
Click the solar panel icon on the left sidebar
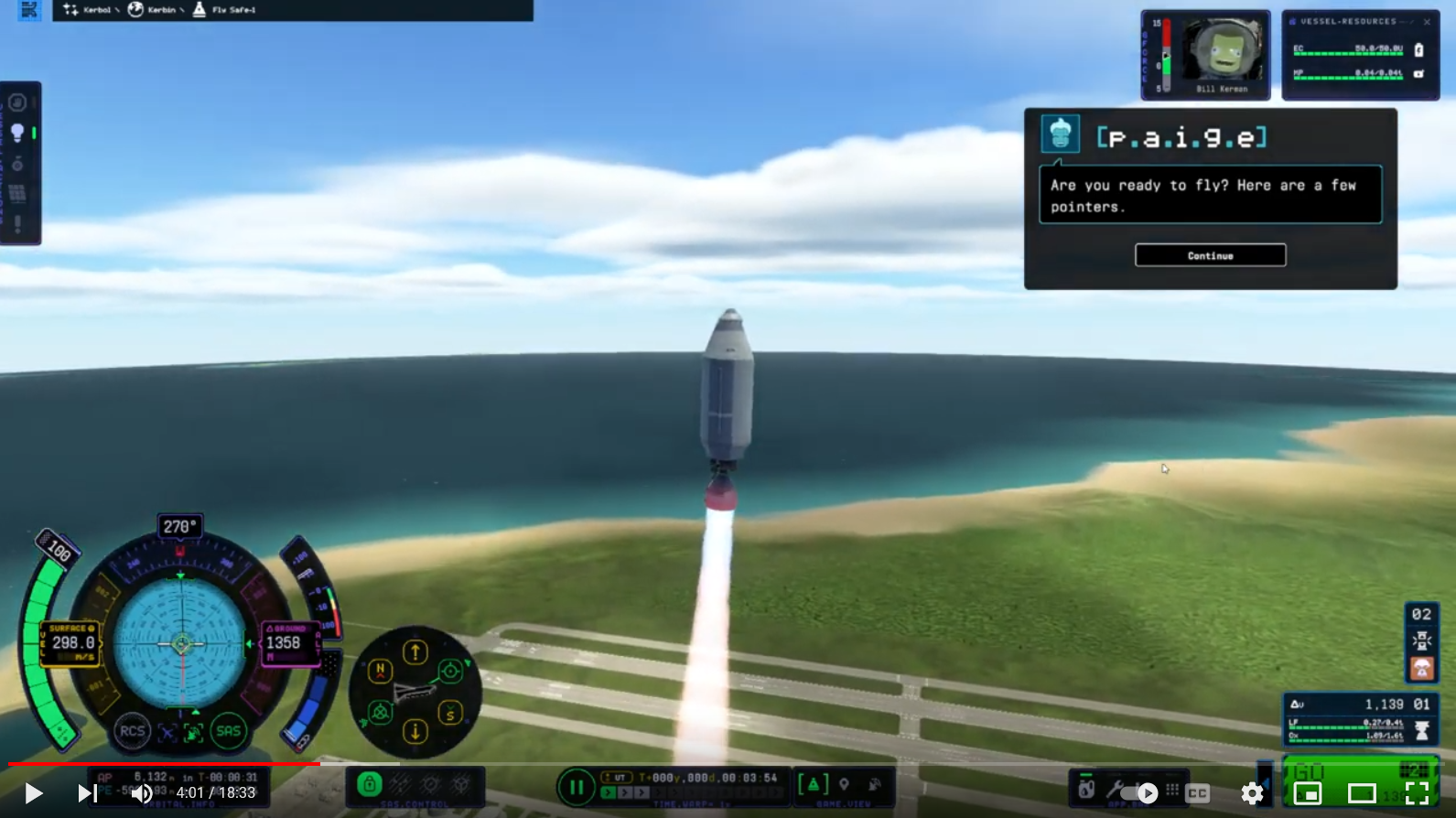click(x=17, y=191)
